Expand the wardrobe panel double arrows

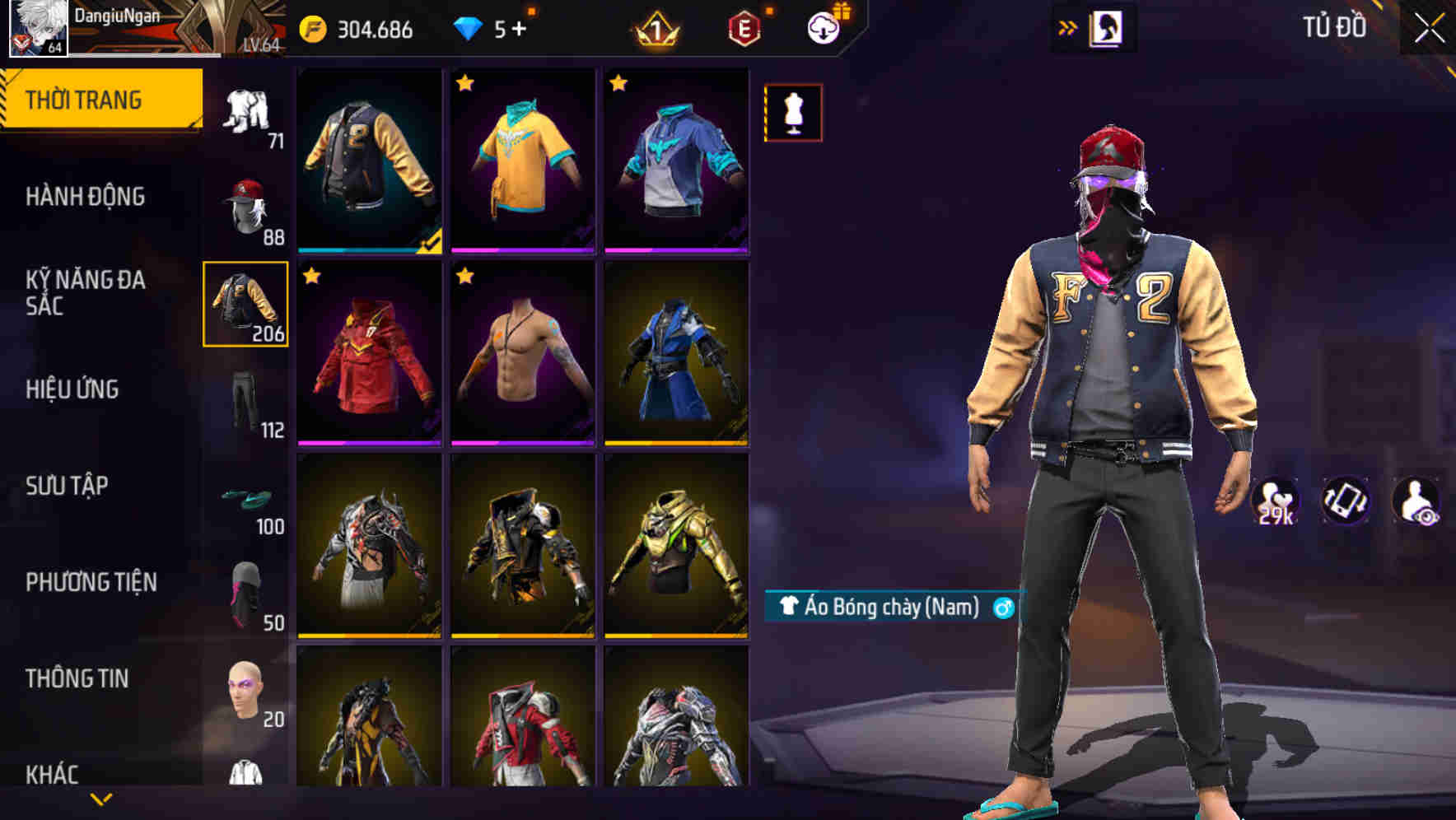point(1068,27)
